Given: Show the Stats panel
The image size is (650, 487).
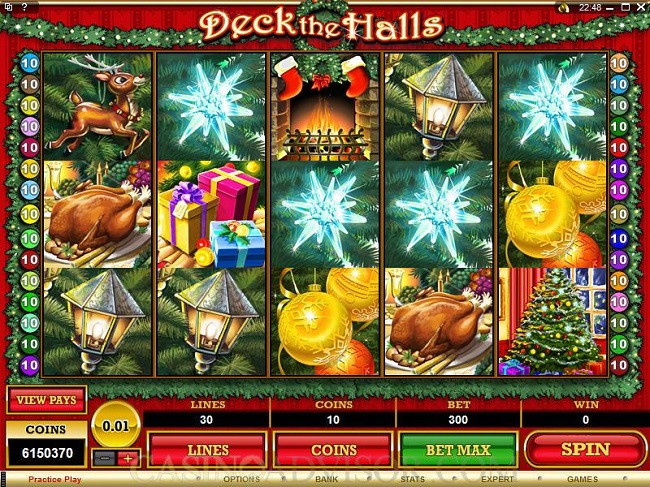Looking at the screenshot, I should [x=412, y=480].
